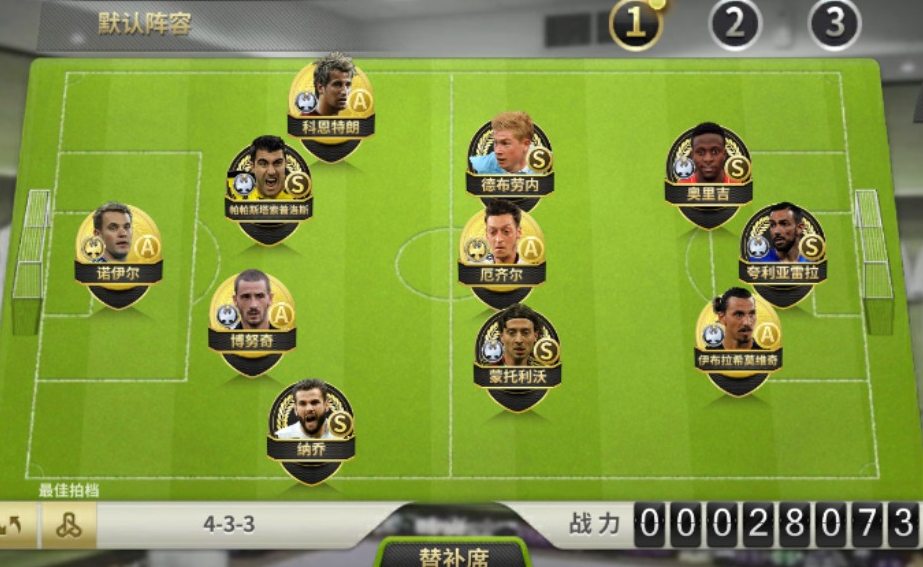Switch to lineup slot 1

(635, 24)
